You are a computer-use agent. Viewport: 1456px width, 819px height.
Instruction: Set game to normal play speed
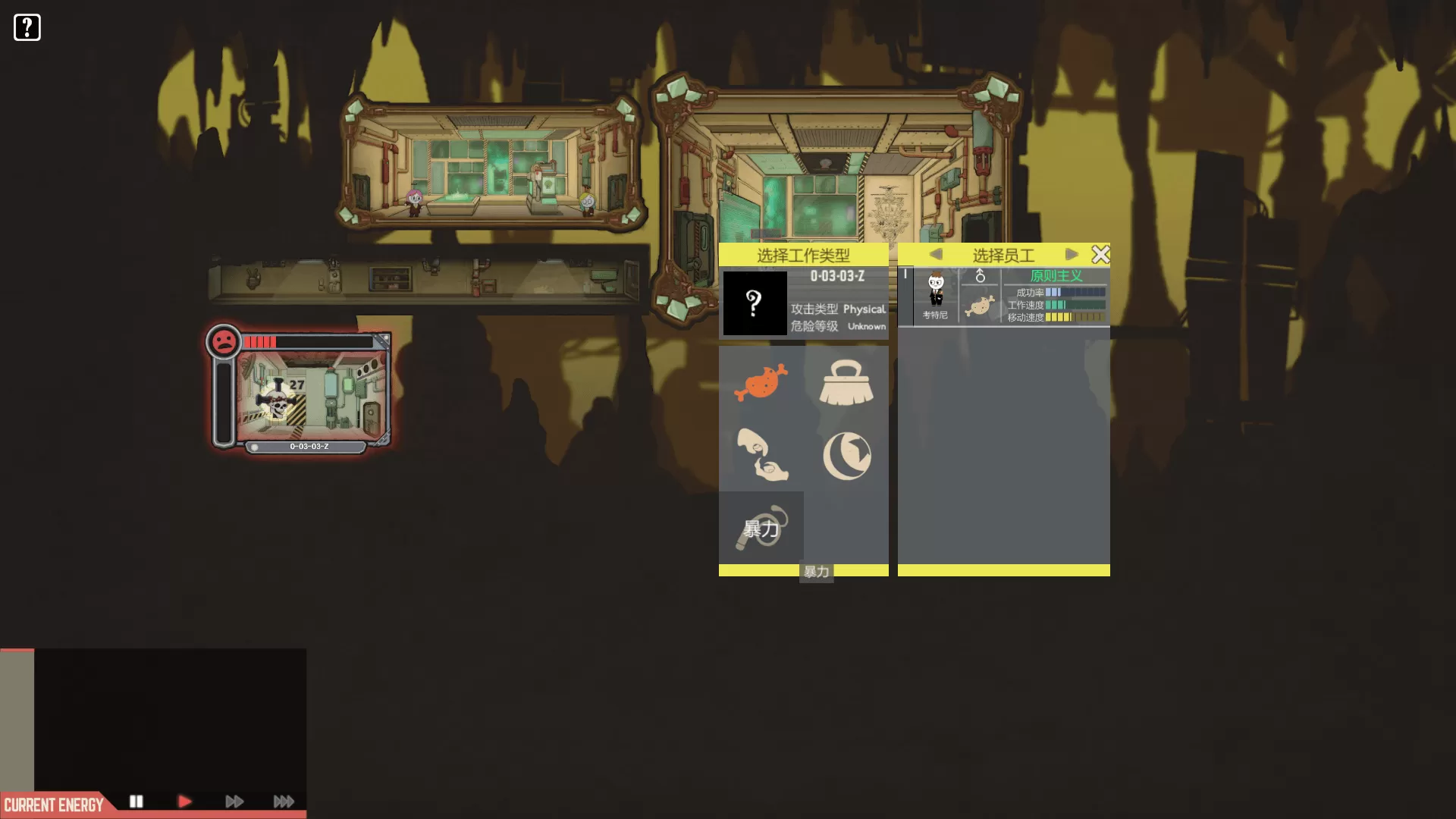pos(184,802)
